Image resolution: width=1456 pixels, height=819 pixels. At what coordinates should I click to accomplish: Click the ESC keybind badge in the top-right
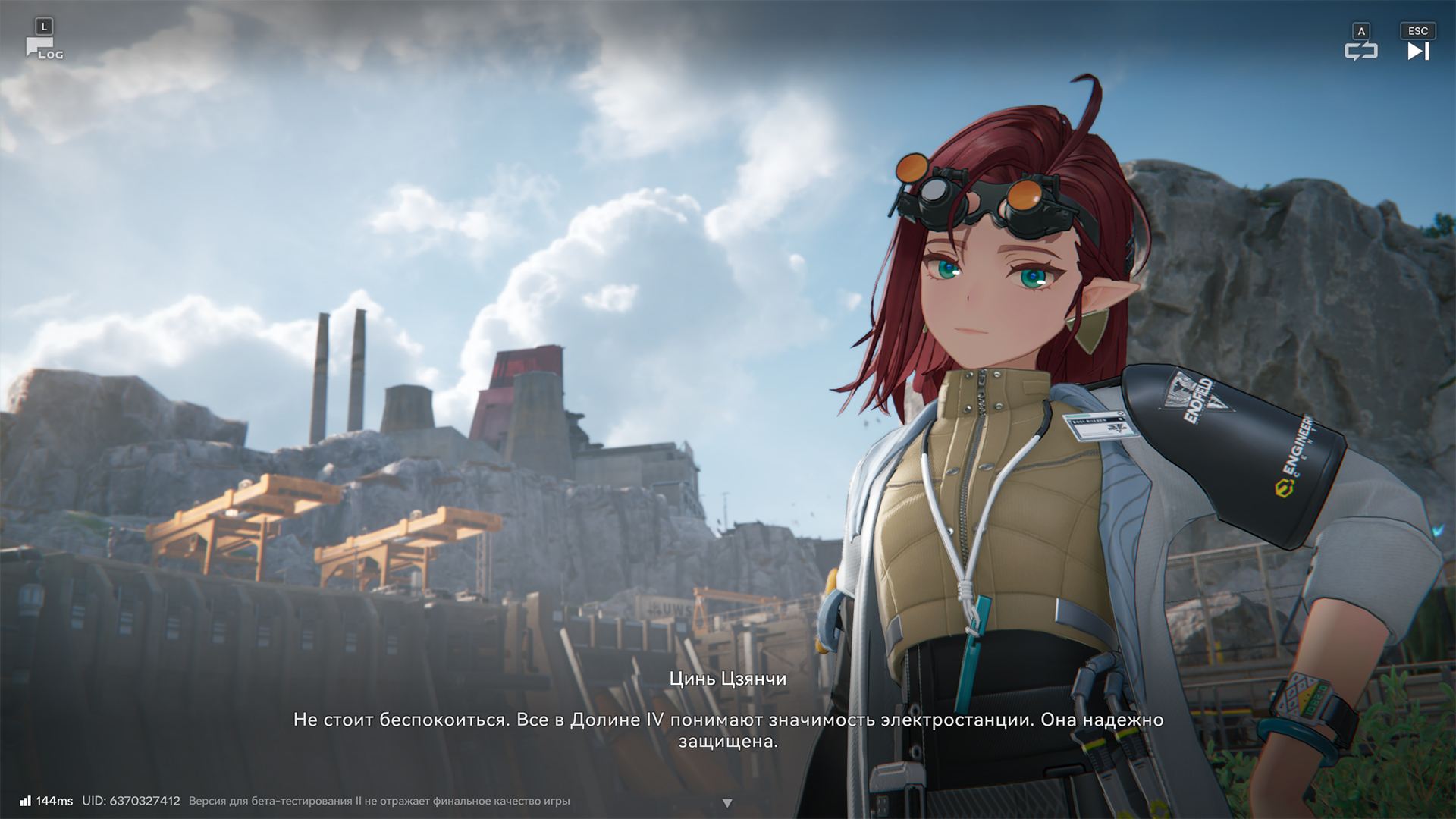(x=1417, y=30)
